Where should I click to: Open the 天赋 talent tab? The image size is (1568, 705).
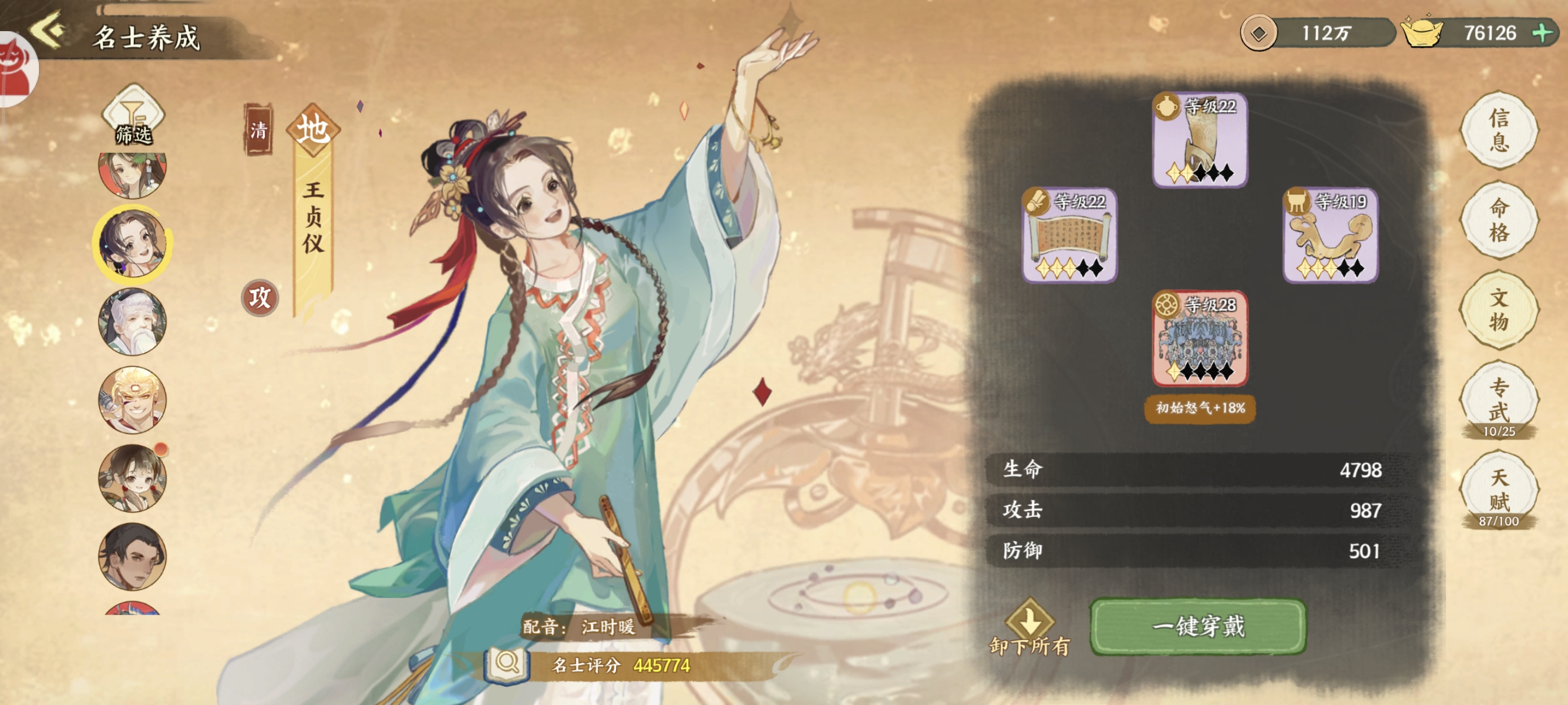coord(1499,489)
